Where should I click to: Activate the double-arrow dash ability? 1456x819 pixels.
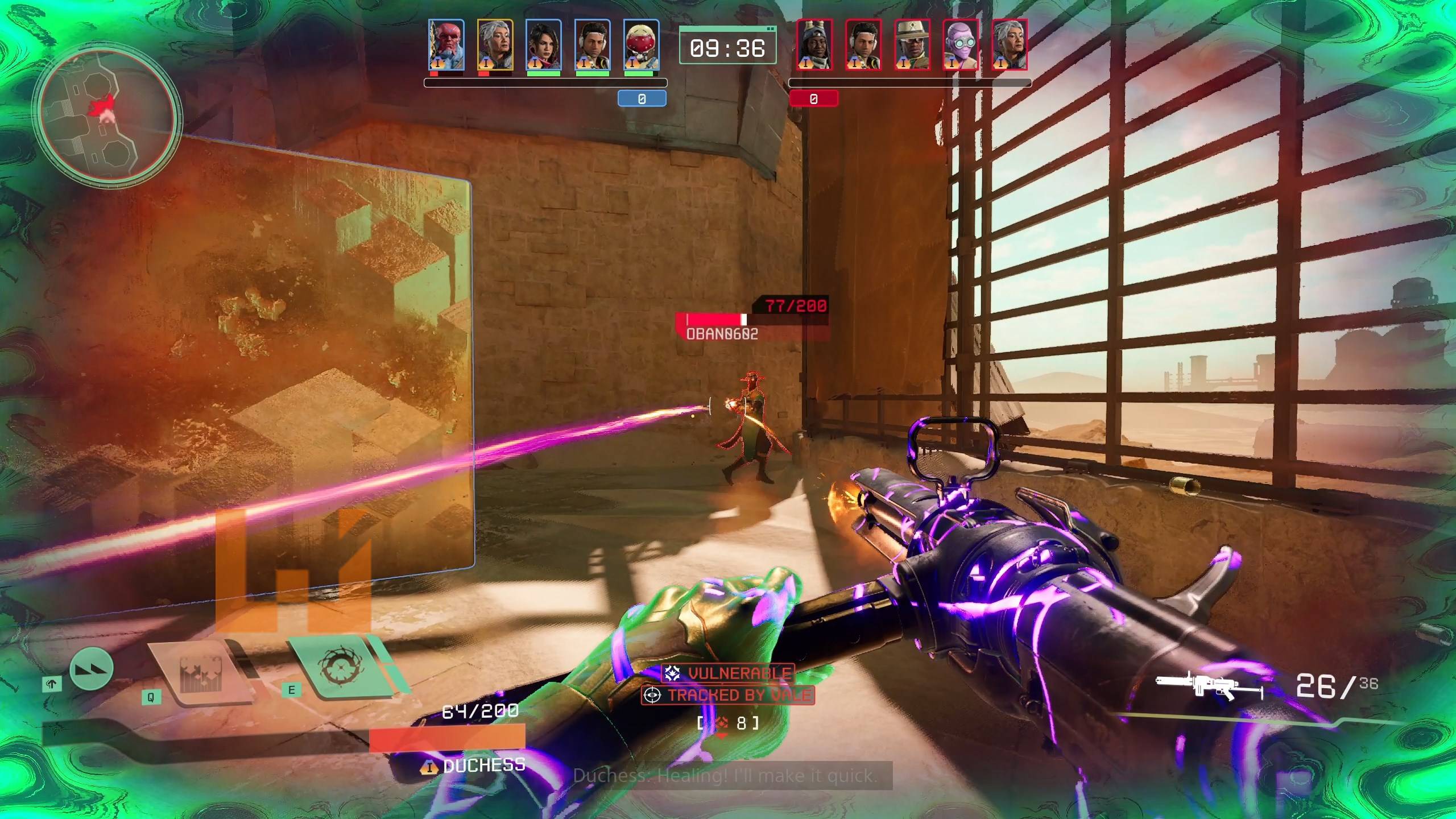coord(92,669)
